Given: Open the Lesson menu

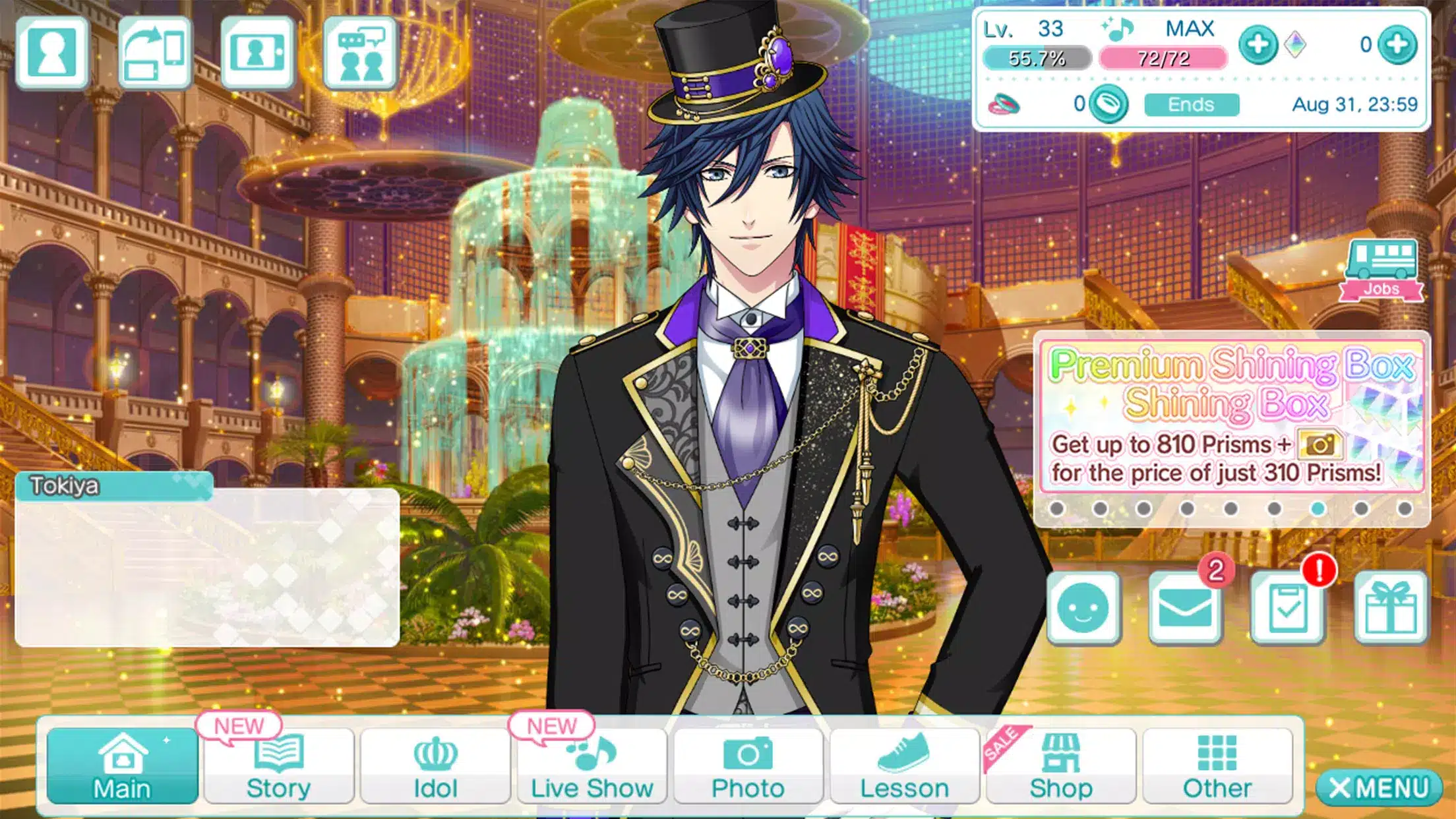Looking at the screenshot, I should (x=904, y=766).
